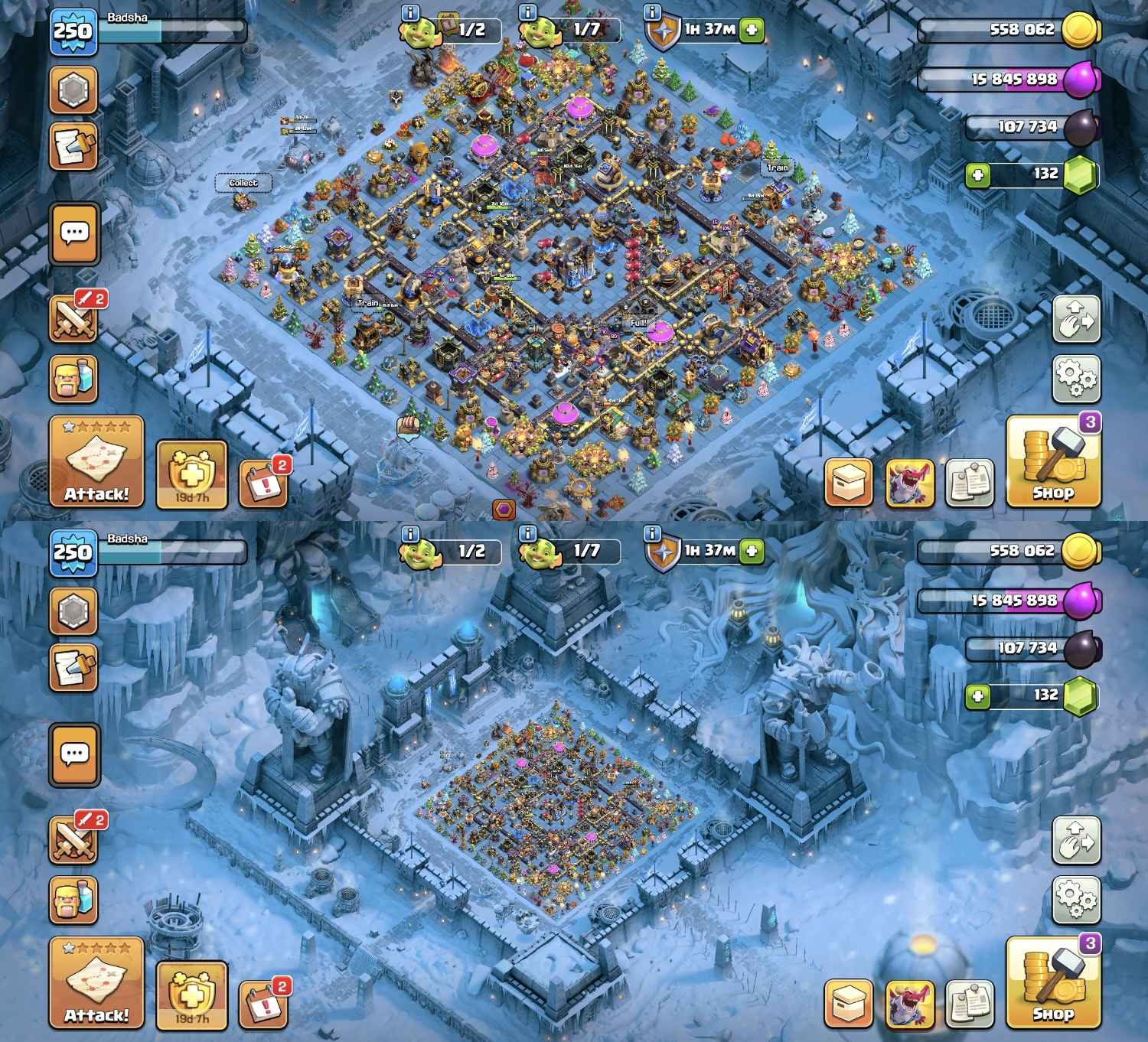The image size is (1148, 1042).
Task: Open the Settings gear
Action: (x=1078, y=376)
